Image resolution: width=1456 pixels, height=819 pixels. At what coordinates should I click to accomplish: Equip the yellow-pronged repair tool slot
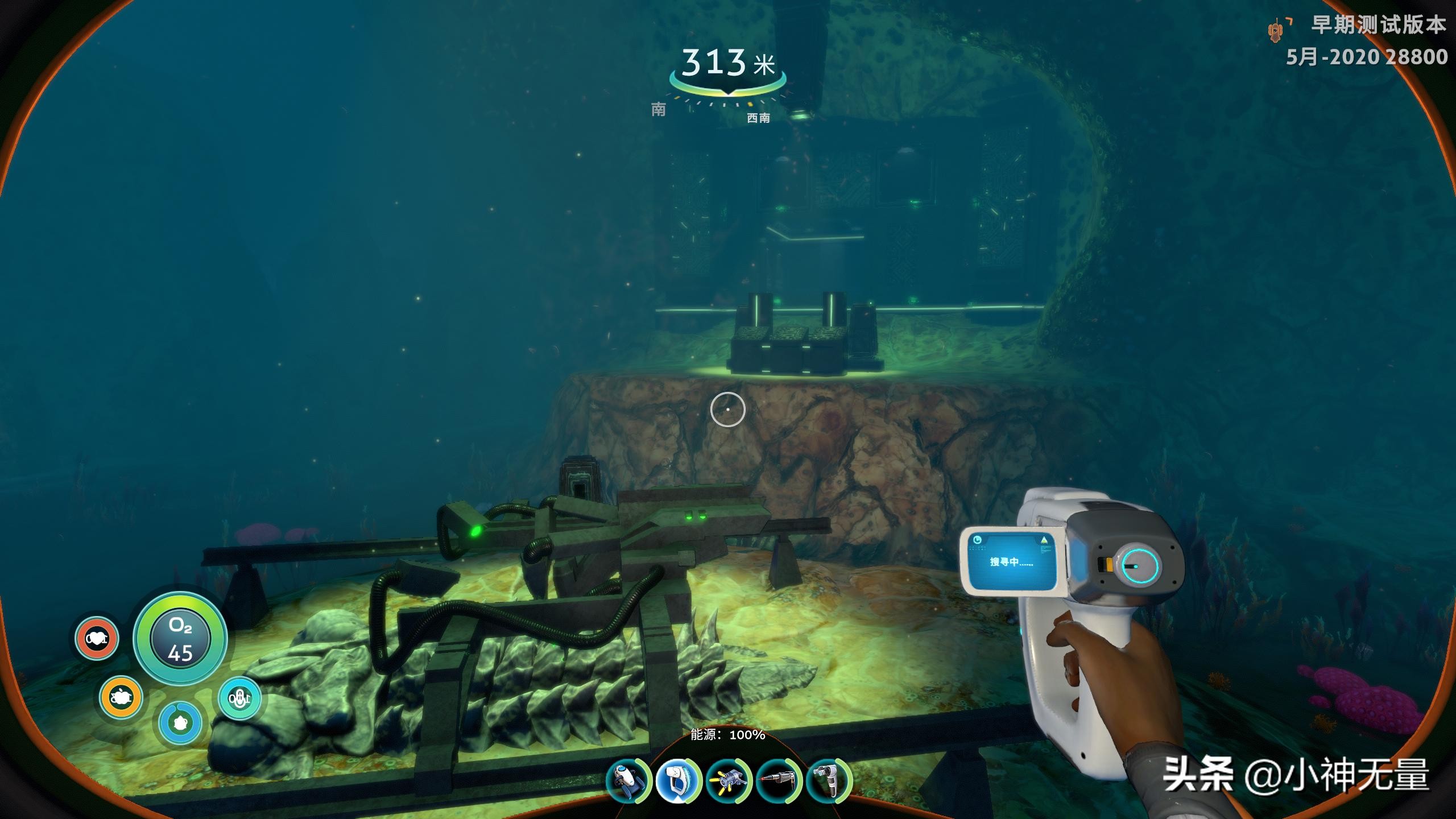[x=729, y=781]
